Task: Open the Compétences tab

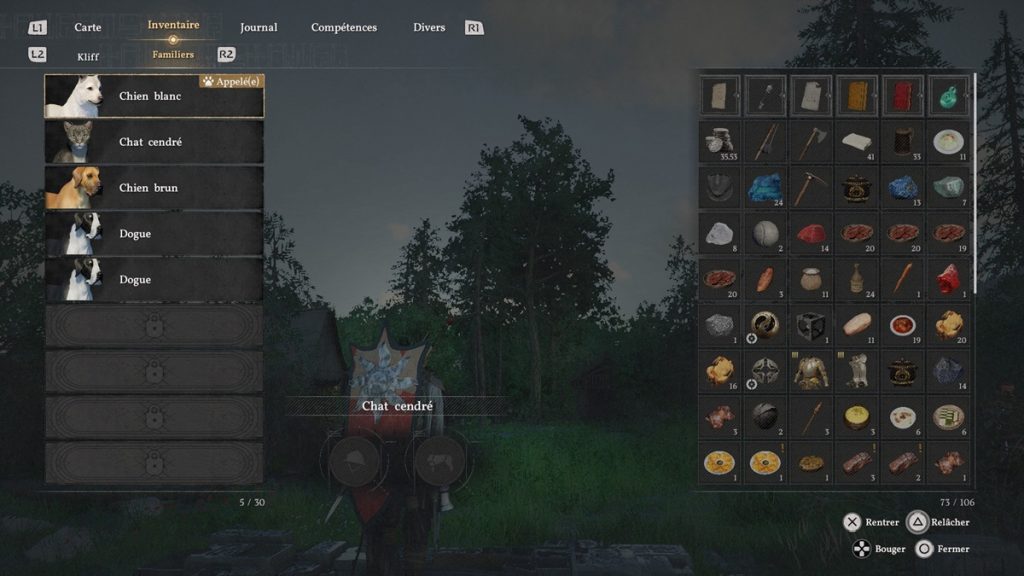Action: pyautogui.click(x=344, y=27)
